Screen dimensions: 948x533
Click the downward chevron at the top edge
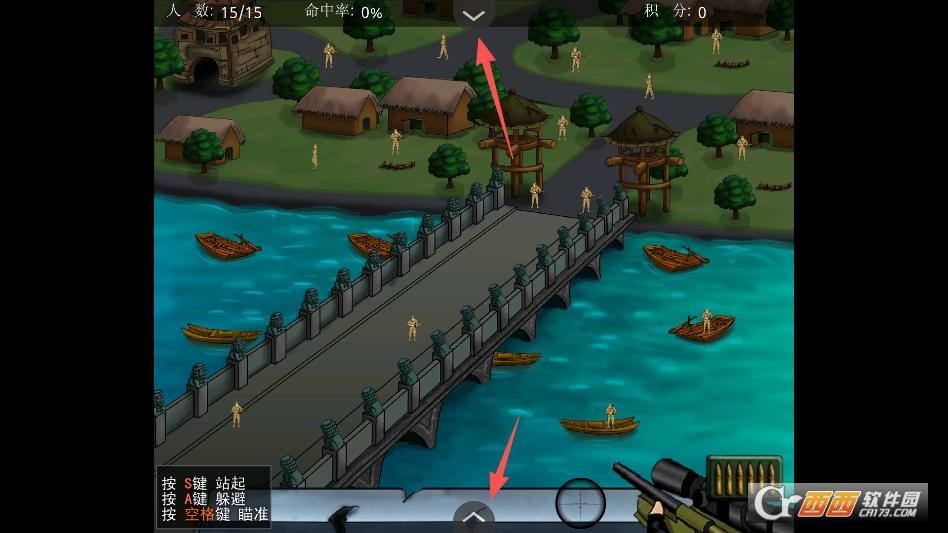coord(474,15)
